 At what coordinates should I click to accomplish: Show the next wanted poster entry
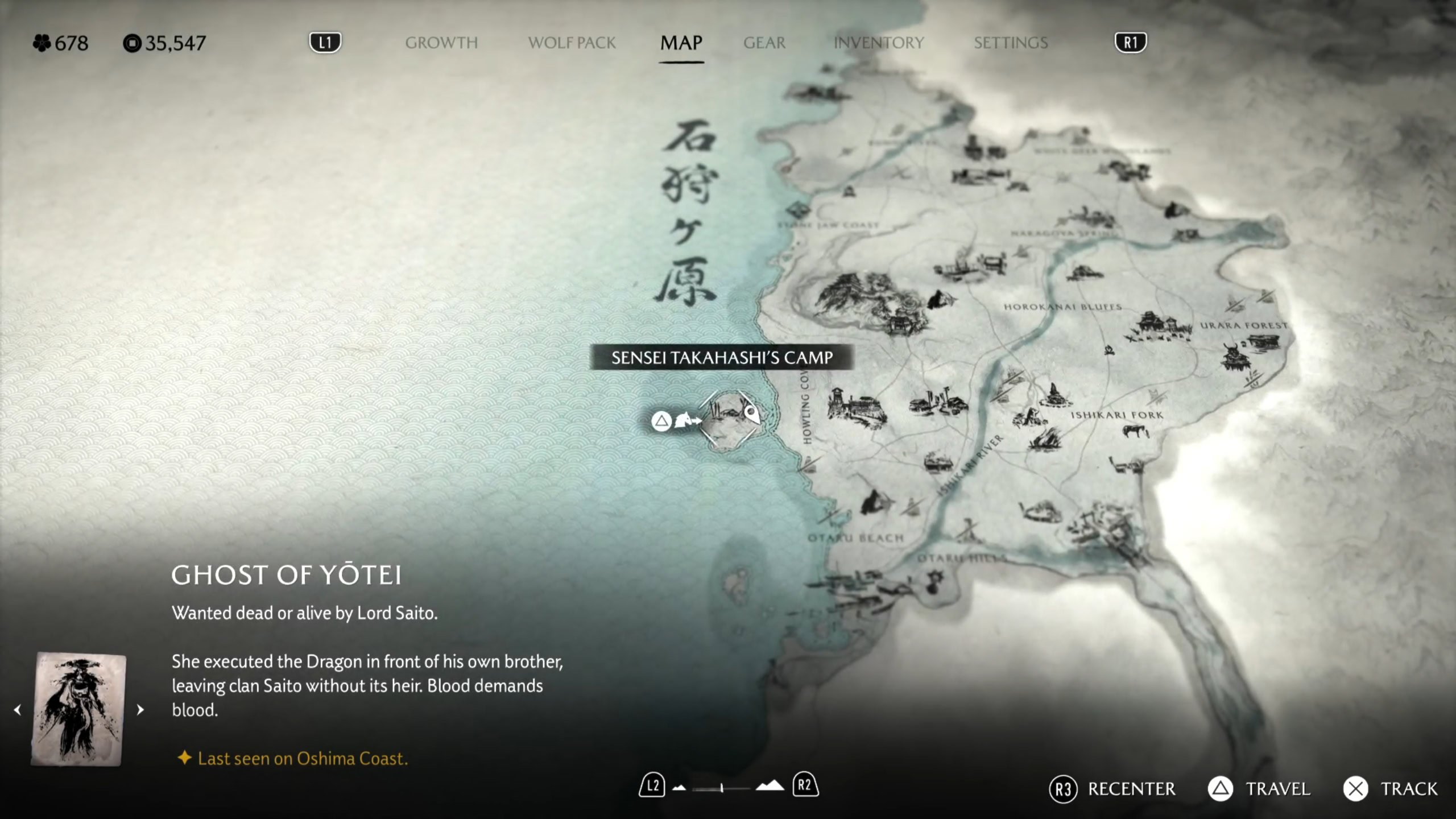[x=140, y=710]
